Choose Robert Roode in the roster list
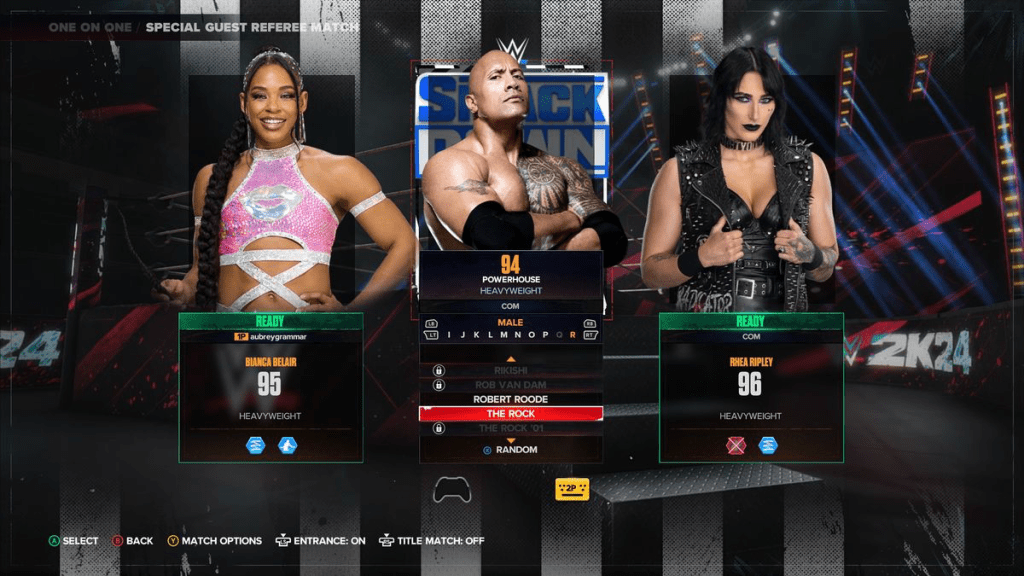 511,399
